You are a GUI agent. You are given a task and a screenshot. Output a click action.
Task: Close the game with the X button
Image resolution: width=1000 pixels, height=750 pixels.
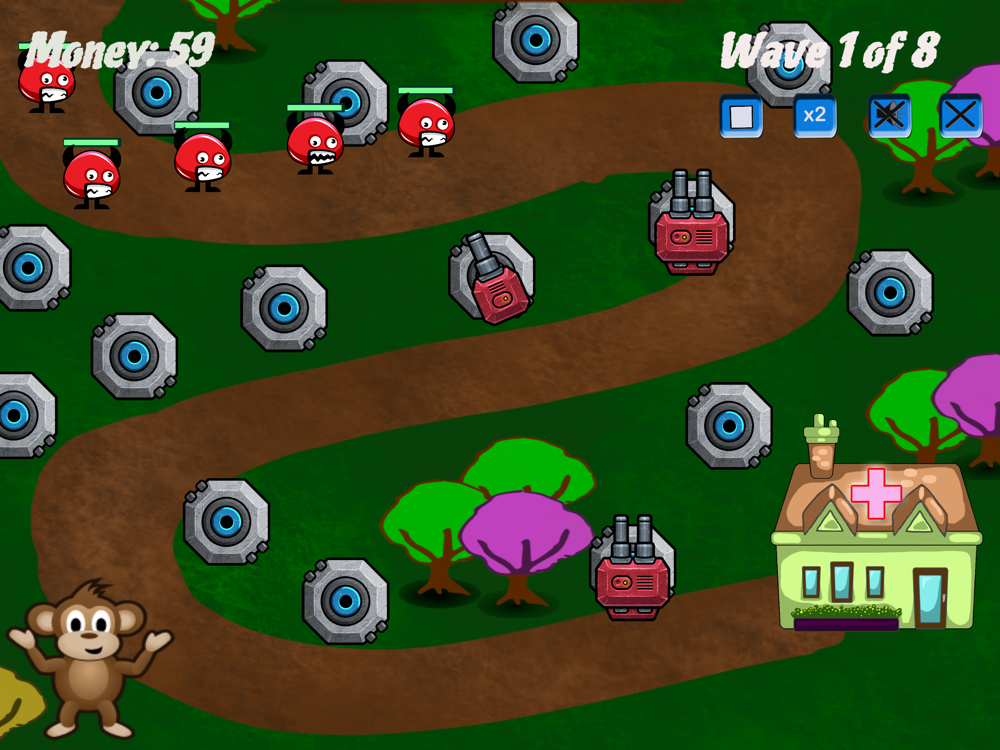point(960,116)
